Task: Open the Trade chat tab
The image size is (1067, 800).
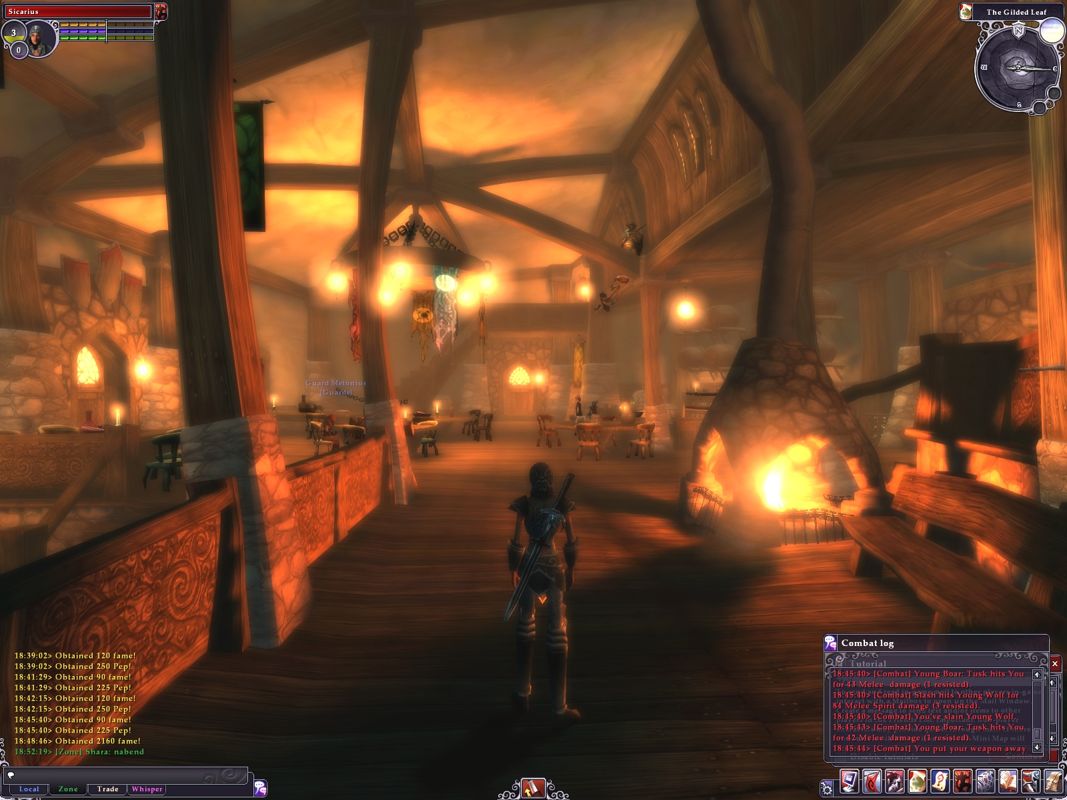Action: 107,789
